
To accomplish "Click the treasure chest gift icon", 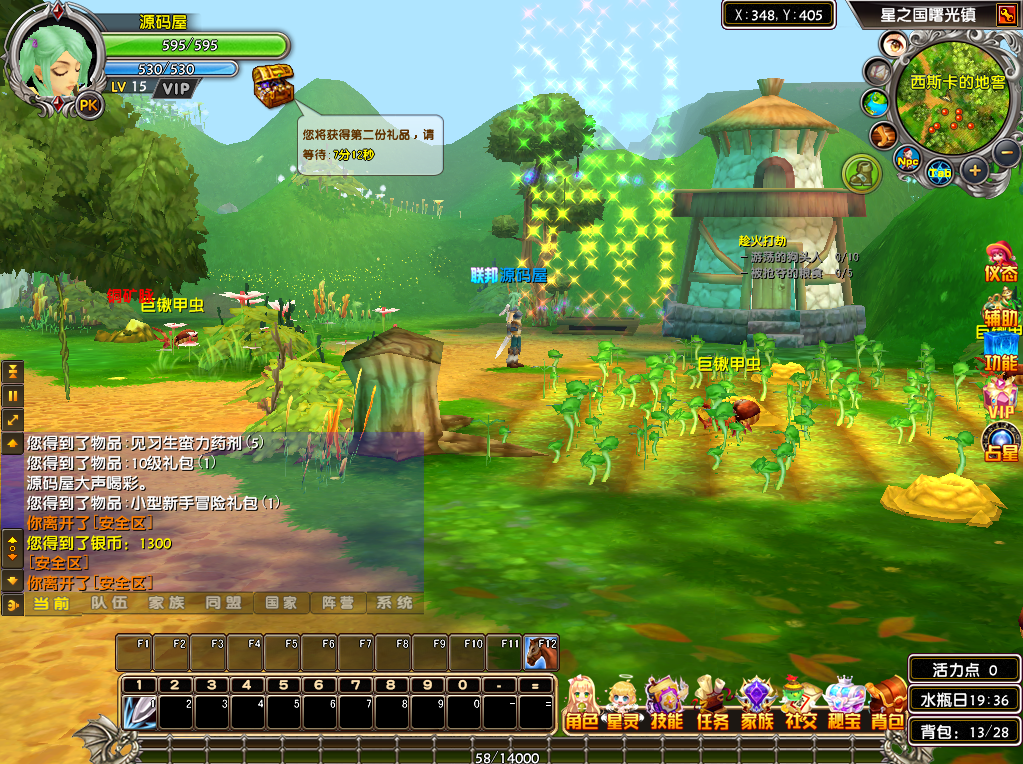I will (272, 86).
